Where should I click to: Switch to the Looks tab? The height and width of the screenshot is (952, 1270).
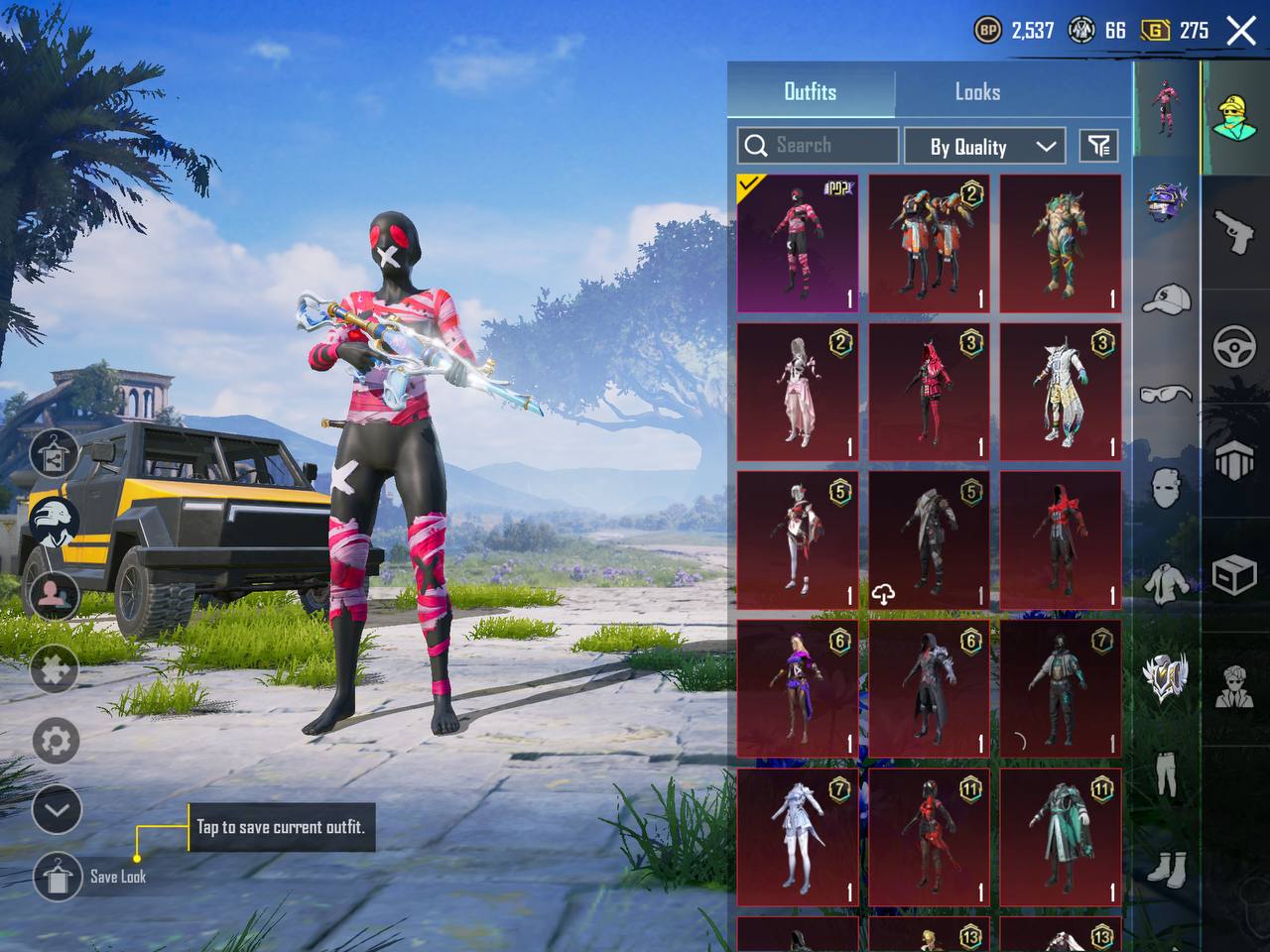[977, 92]
